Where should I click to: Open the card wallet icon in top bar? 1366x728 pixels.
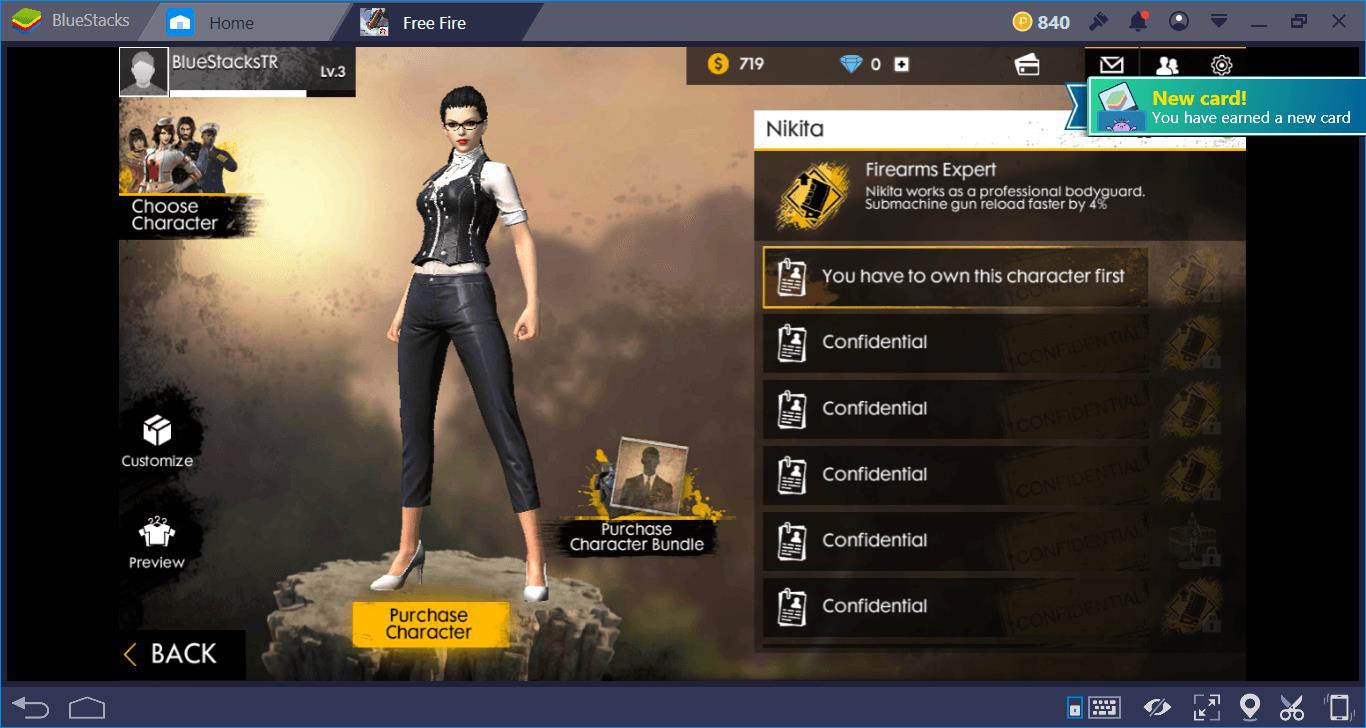pyautogui.click(x=1026, y=65)
